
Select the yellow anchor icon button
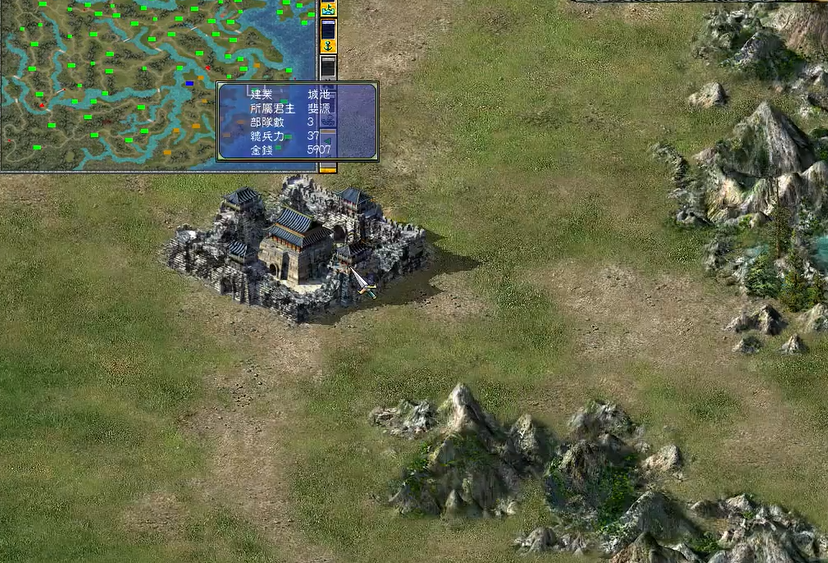pos(328,46)
